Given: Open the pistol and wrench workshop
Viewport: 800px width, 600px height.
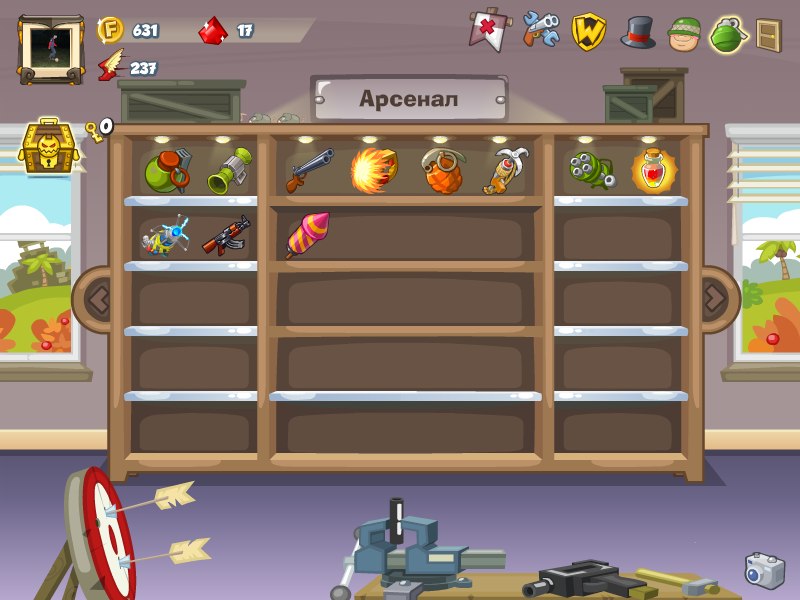Looking at the screenshot, I should tap(540, 30).
